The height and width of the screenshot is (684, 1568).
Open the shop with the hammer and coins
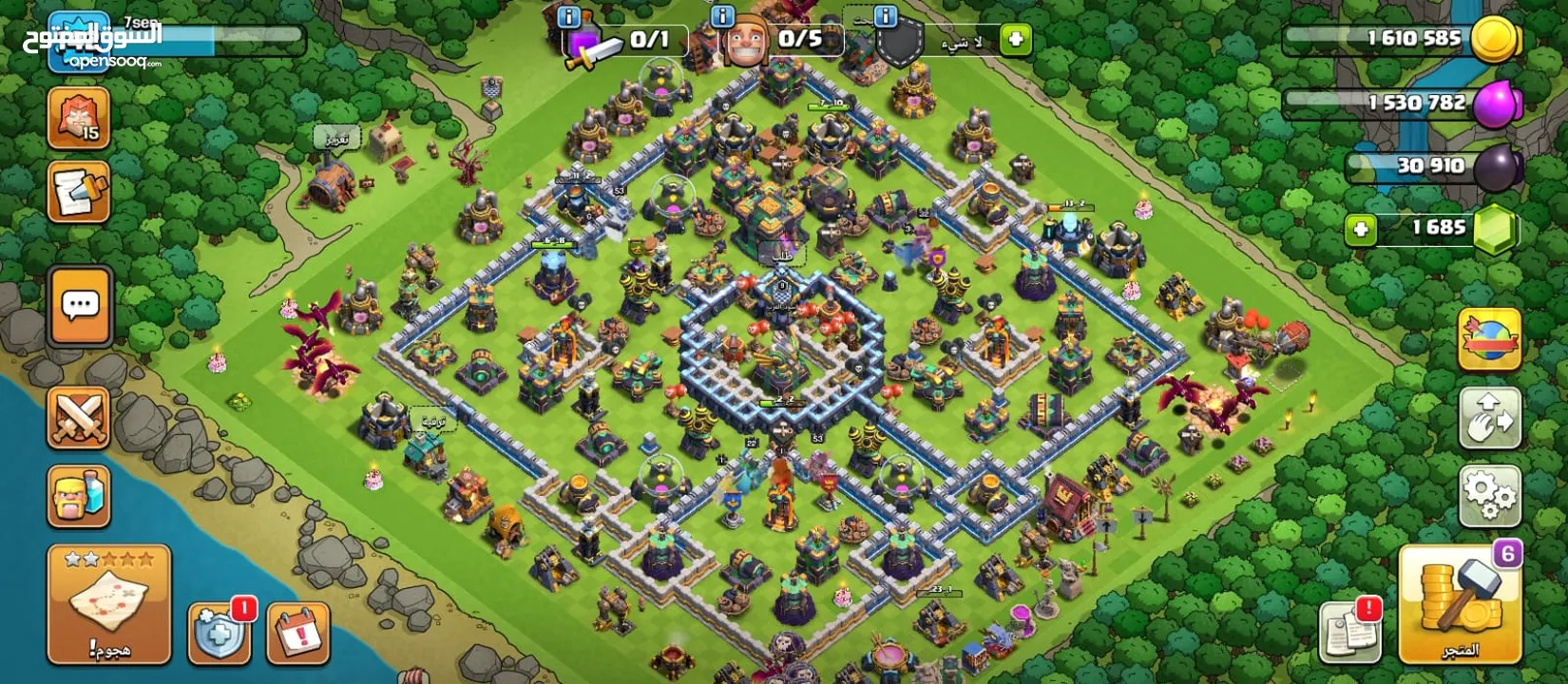coord(1459,604)
